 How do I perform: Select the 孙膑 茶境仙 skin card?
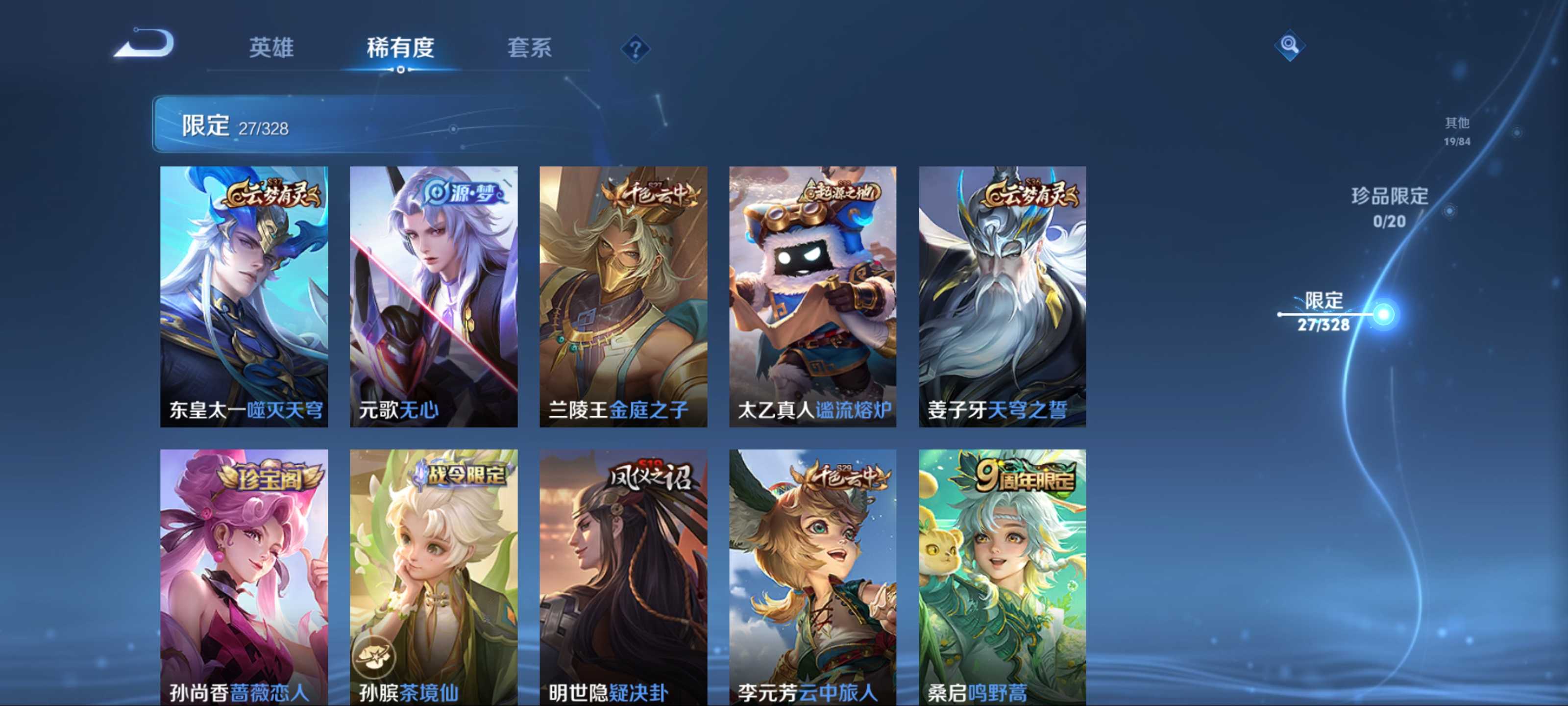[433, 576]
